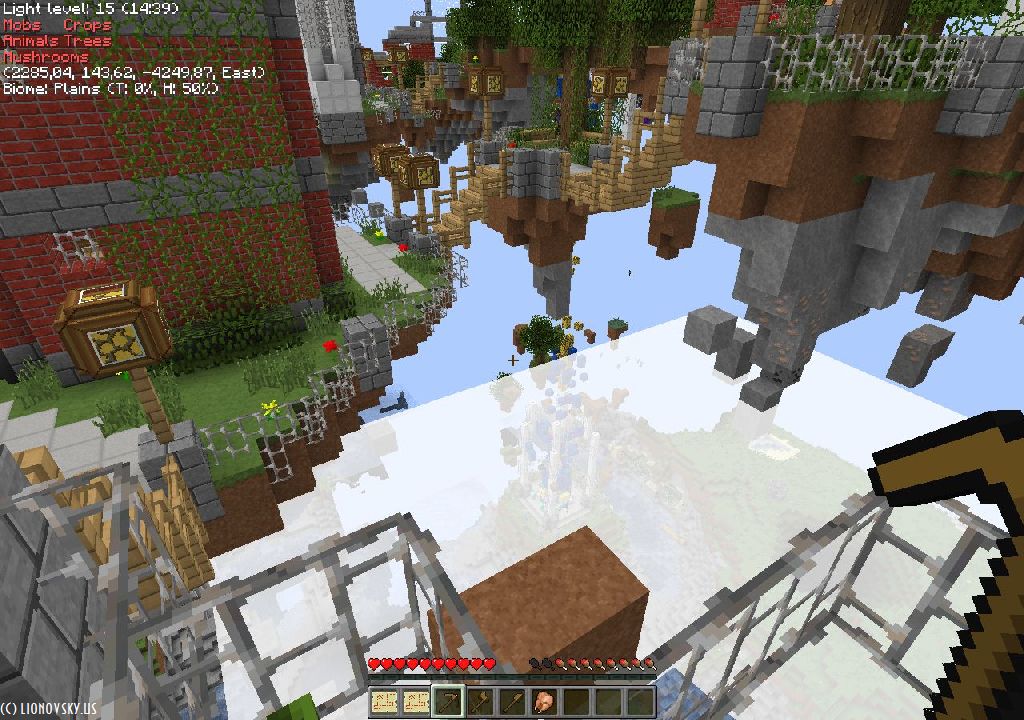
Task: Select the cooked chicken slot
Action: (x=545, y=702)
